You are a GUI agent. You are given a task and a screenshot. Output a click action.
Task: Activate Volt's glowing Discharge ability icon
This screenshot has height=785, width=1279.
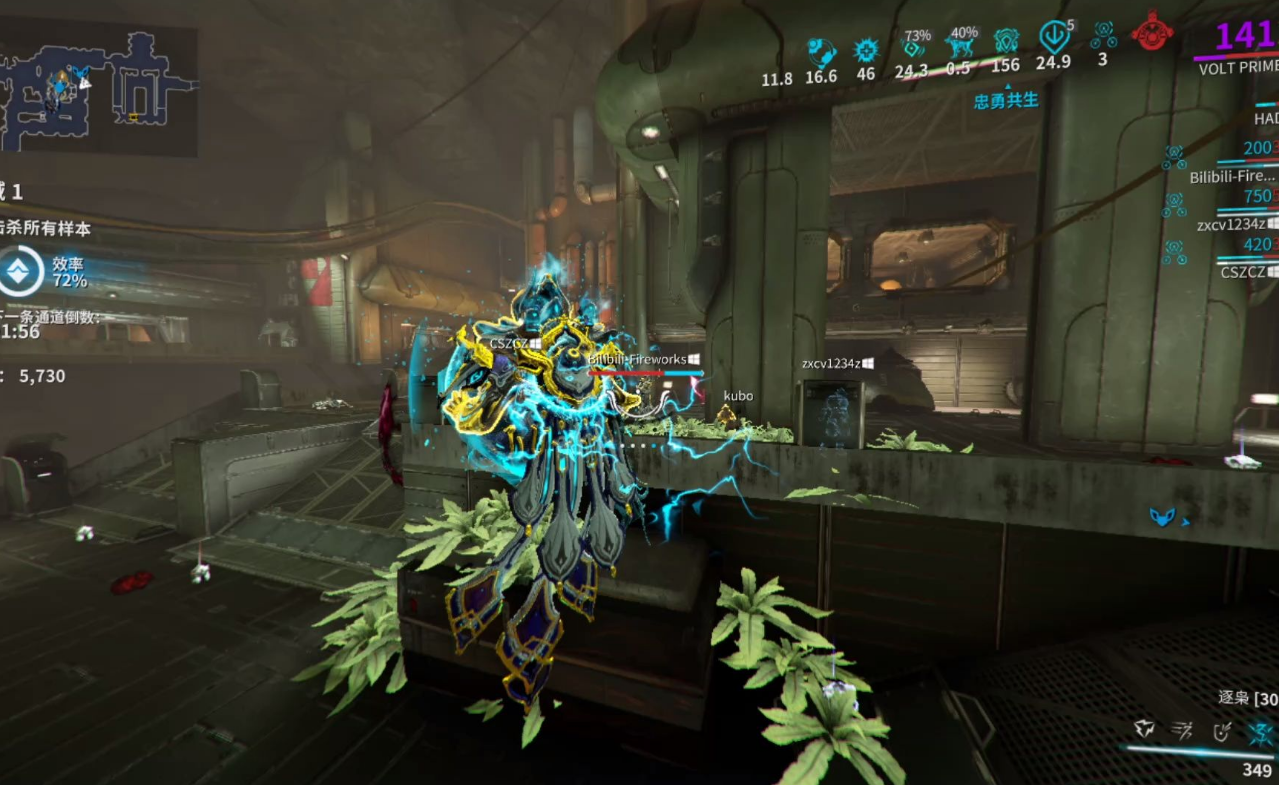point(1260,731)
